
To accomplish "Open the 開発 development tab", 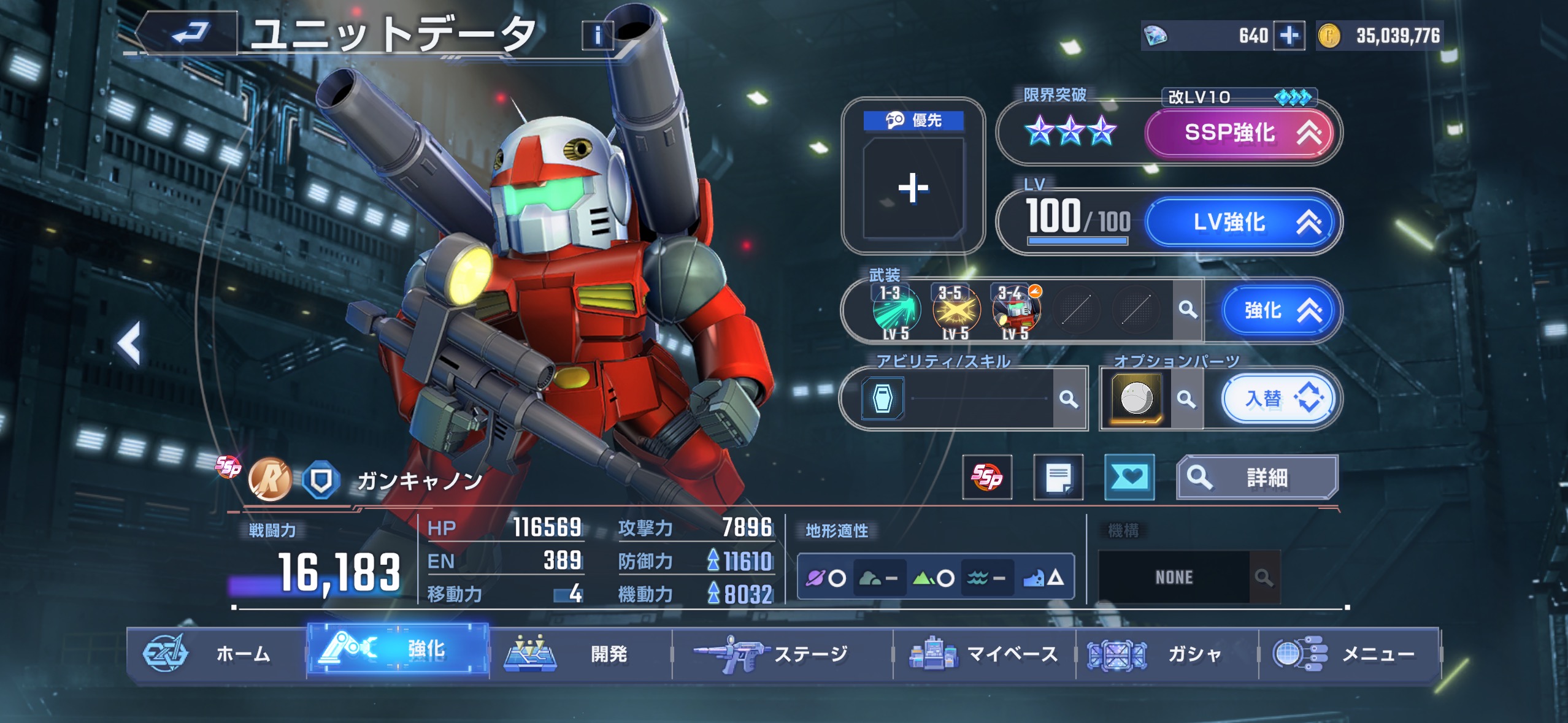I will 580,654.
